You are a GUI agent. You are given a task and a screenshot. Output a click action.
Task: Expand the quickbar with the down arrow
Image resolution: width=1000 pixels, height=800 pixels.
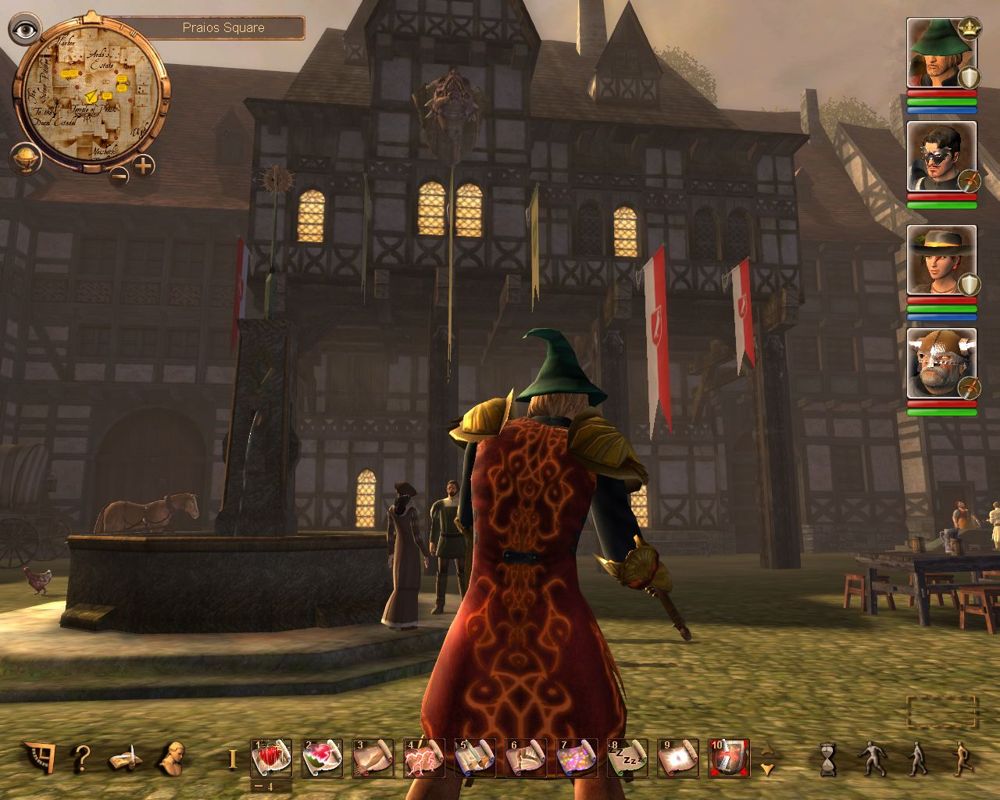767,769
